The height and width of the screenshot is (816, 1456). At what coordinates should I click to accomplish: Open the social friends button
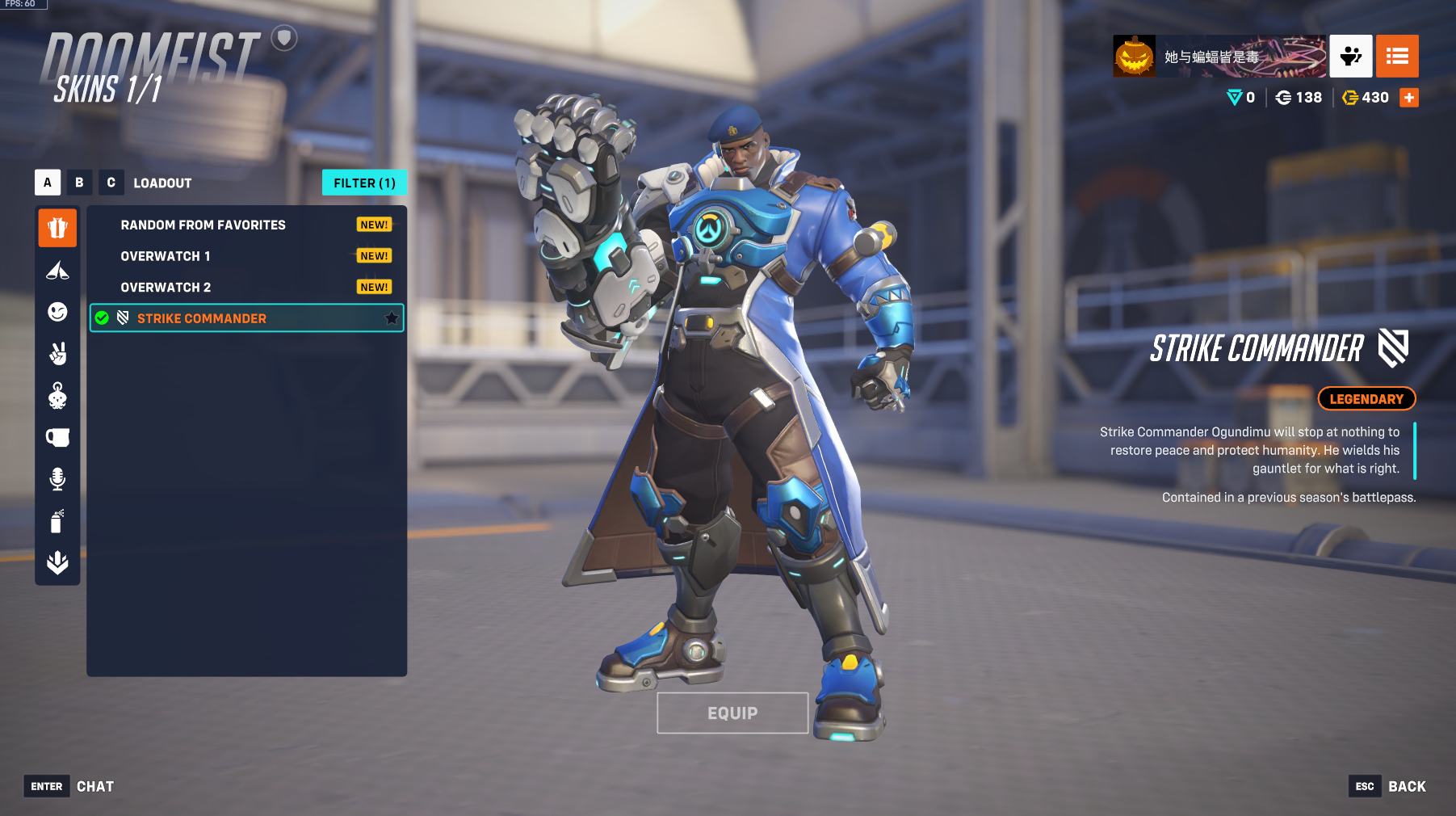pos(1350,57)
